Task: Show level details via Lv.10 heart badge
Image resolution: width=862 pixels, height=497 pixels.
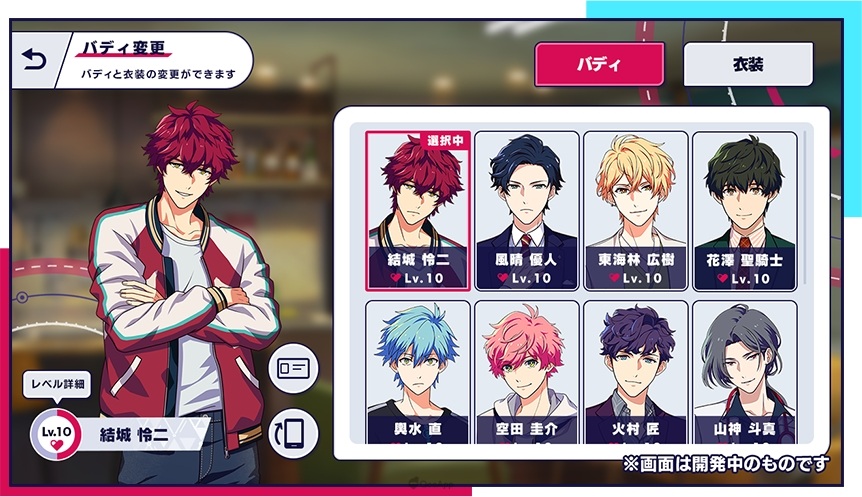Action: pos(53,433)
